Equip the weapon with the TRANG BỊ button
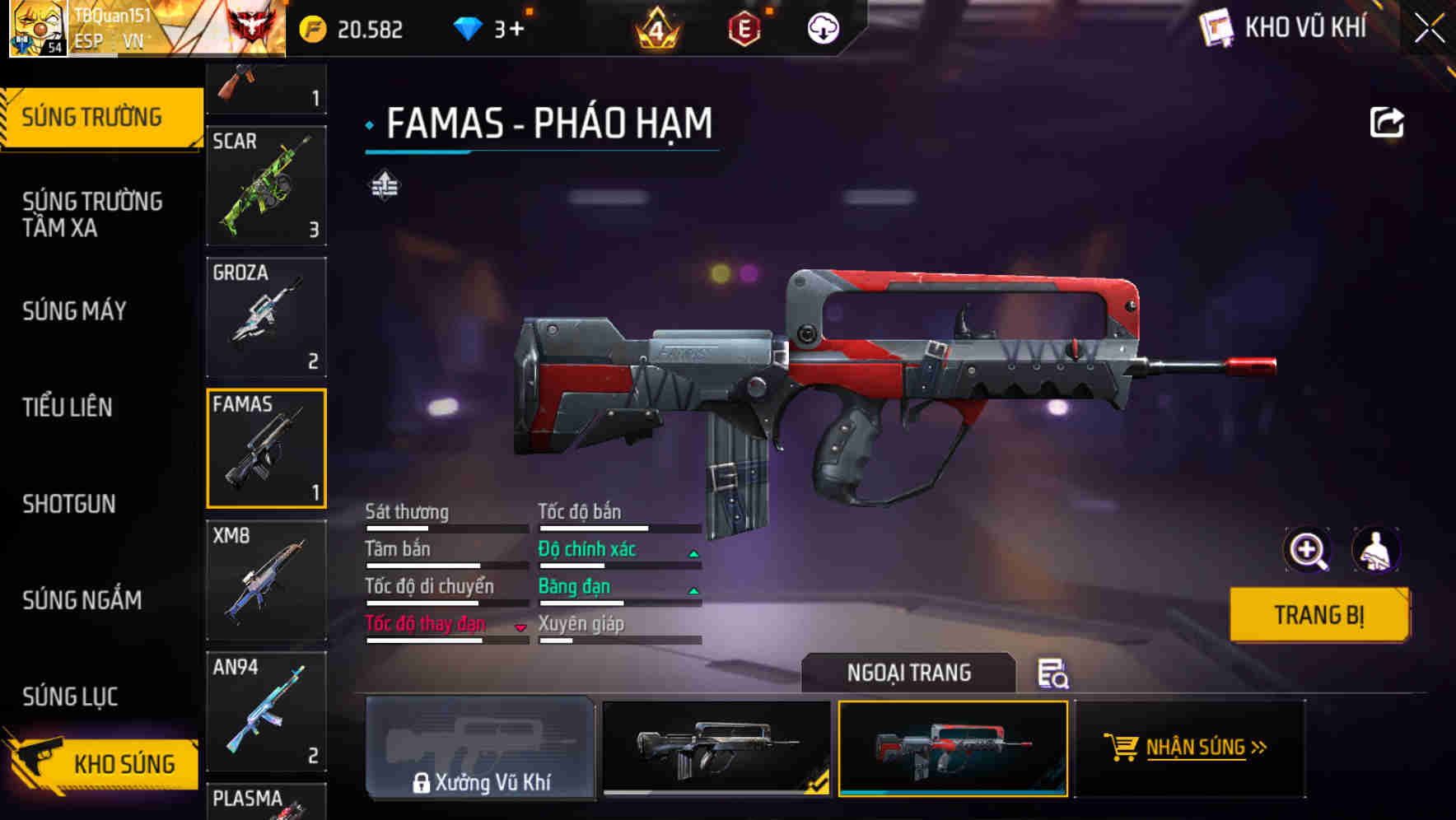This screenshot has width=1456, height=820. click(x=1318, y=615)
